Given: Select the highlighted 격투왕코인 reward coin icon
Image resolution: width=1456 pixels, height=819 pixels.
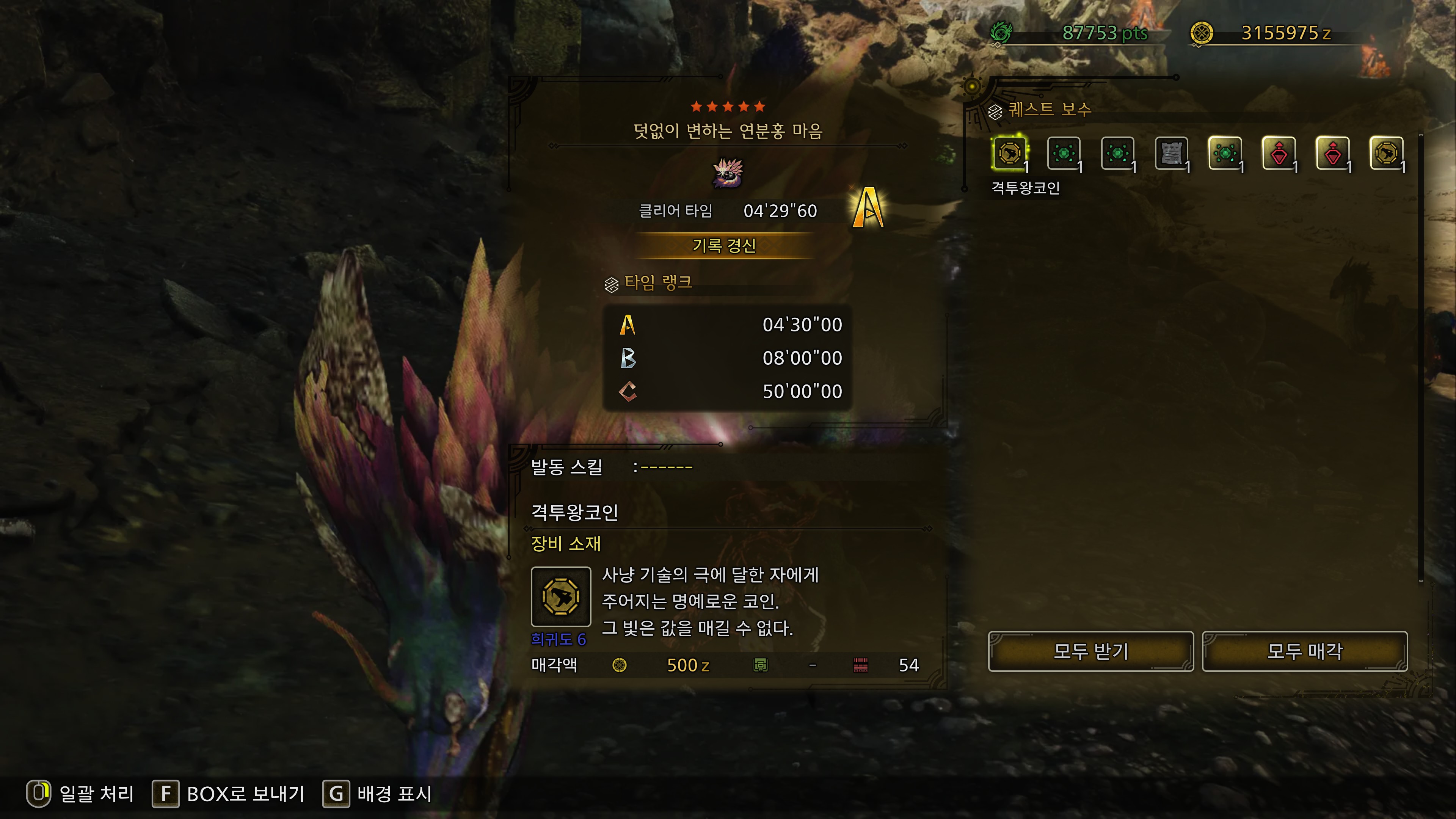Looking at the screenshot, I should pyautogui.click(x=1009, y=154).
